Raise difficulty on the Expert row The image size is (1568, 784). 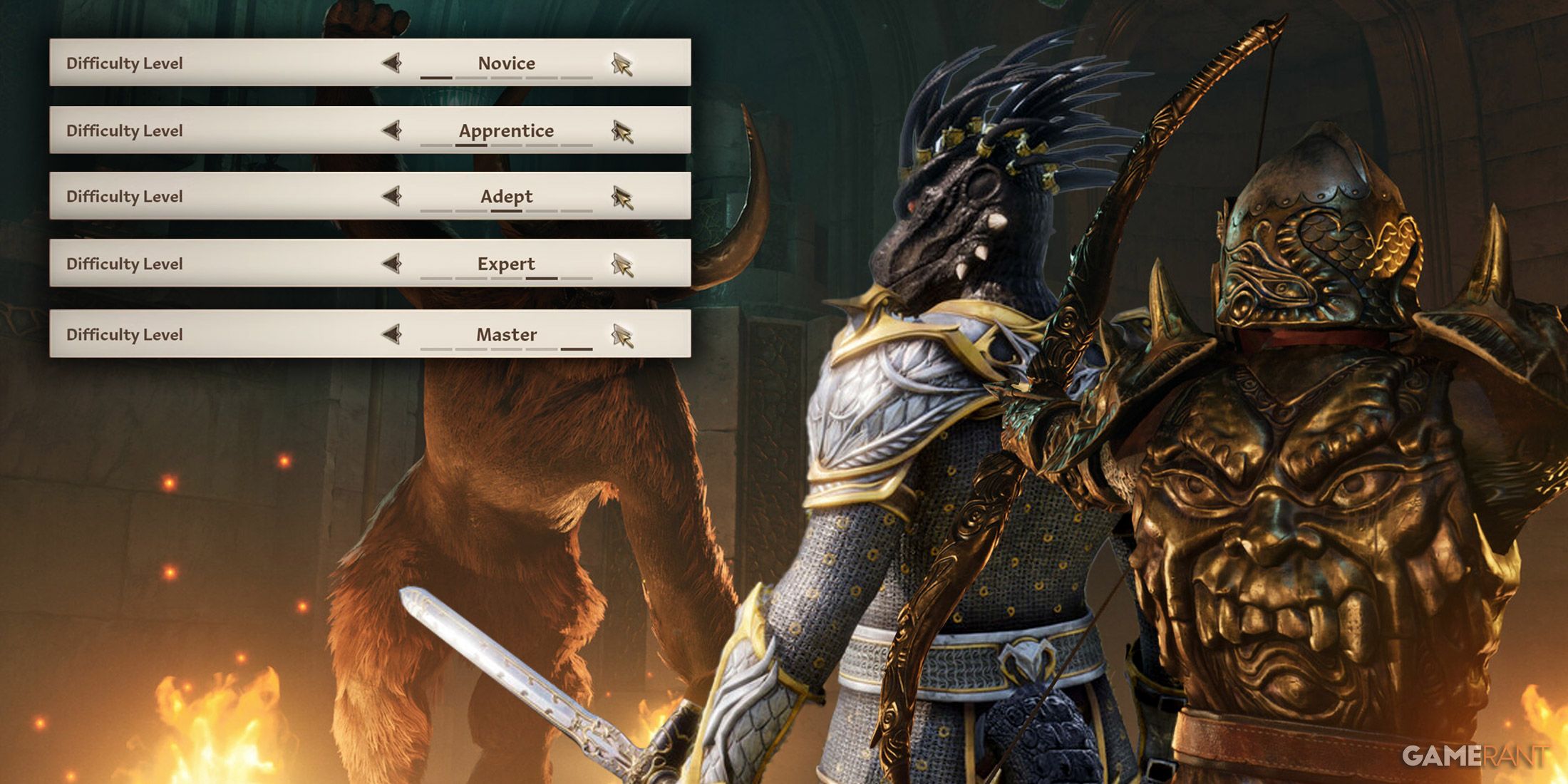(x=621, y=265)
